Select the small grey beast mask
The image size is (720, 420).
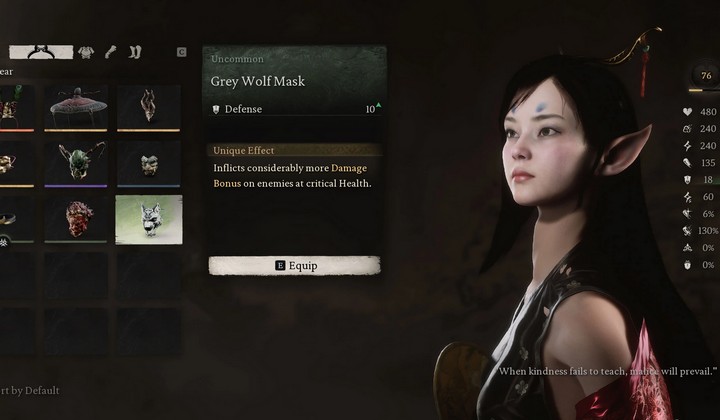click(x=149, y=163)
